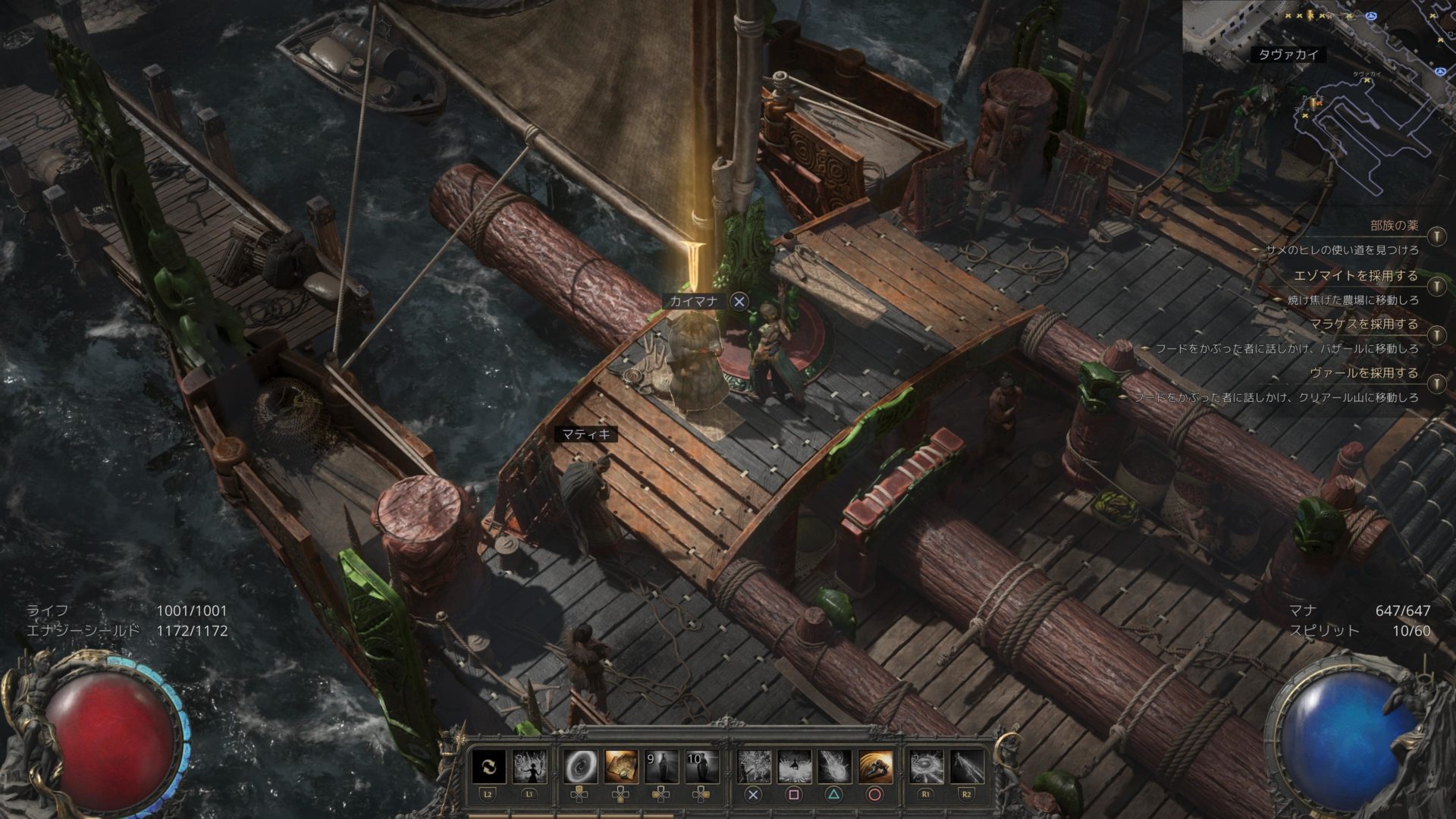Click the swap-arrows skill slot

pos(488,767)
